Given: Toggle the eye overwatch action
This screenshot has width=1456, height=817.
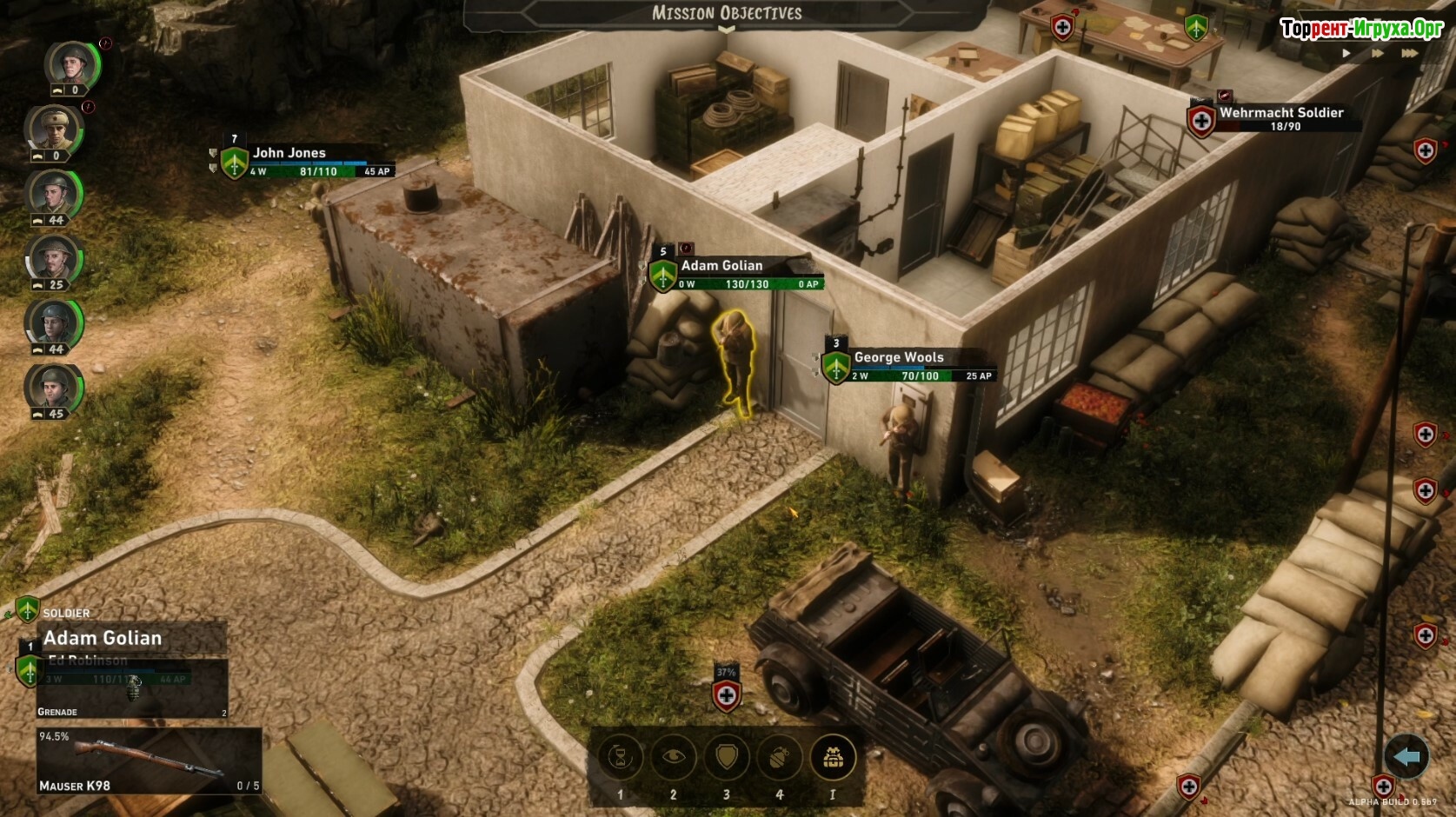Looking at the screenshot, I should click(673, 757).
